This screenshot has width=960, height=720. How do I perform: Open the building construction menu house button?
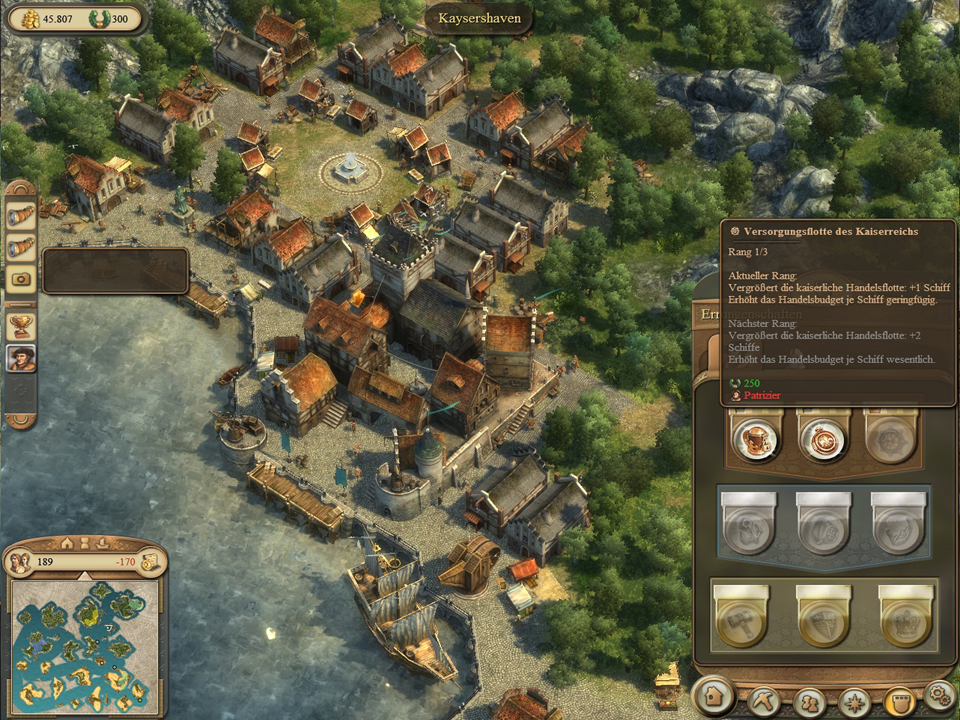click(x=712, y=694)
